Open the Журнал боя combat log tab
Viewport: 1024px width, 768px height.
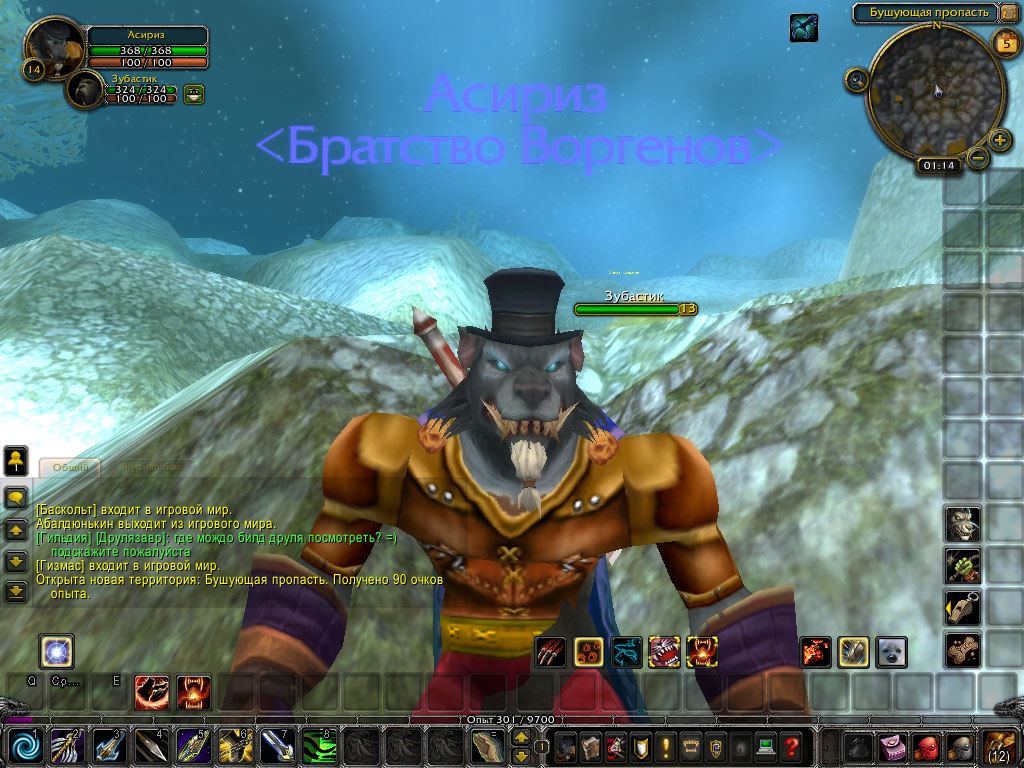coord(150,467)
